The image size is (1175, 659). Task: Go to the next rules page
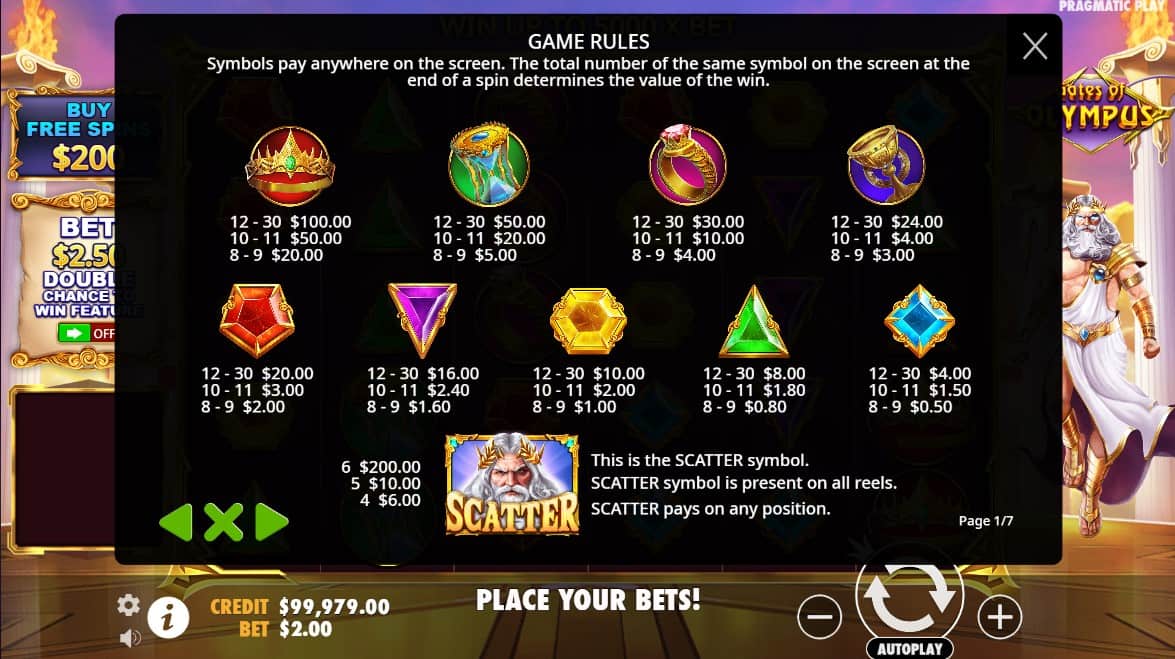[272, 521]
